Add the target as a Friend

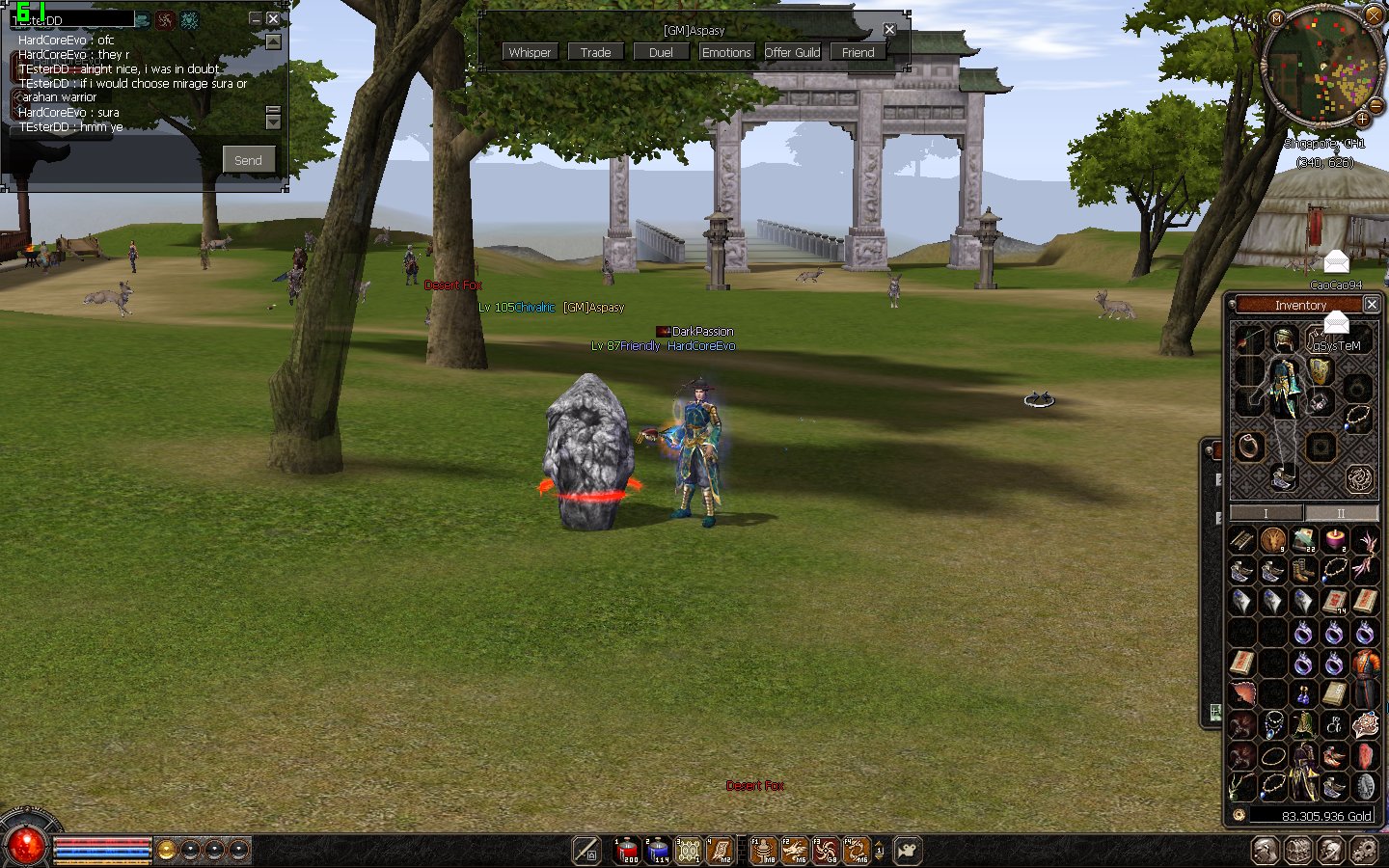(858, 52)
